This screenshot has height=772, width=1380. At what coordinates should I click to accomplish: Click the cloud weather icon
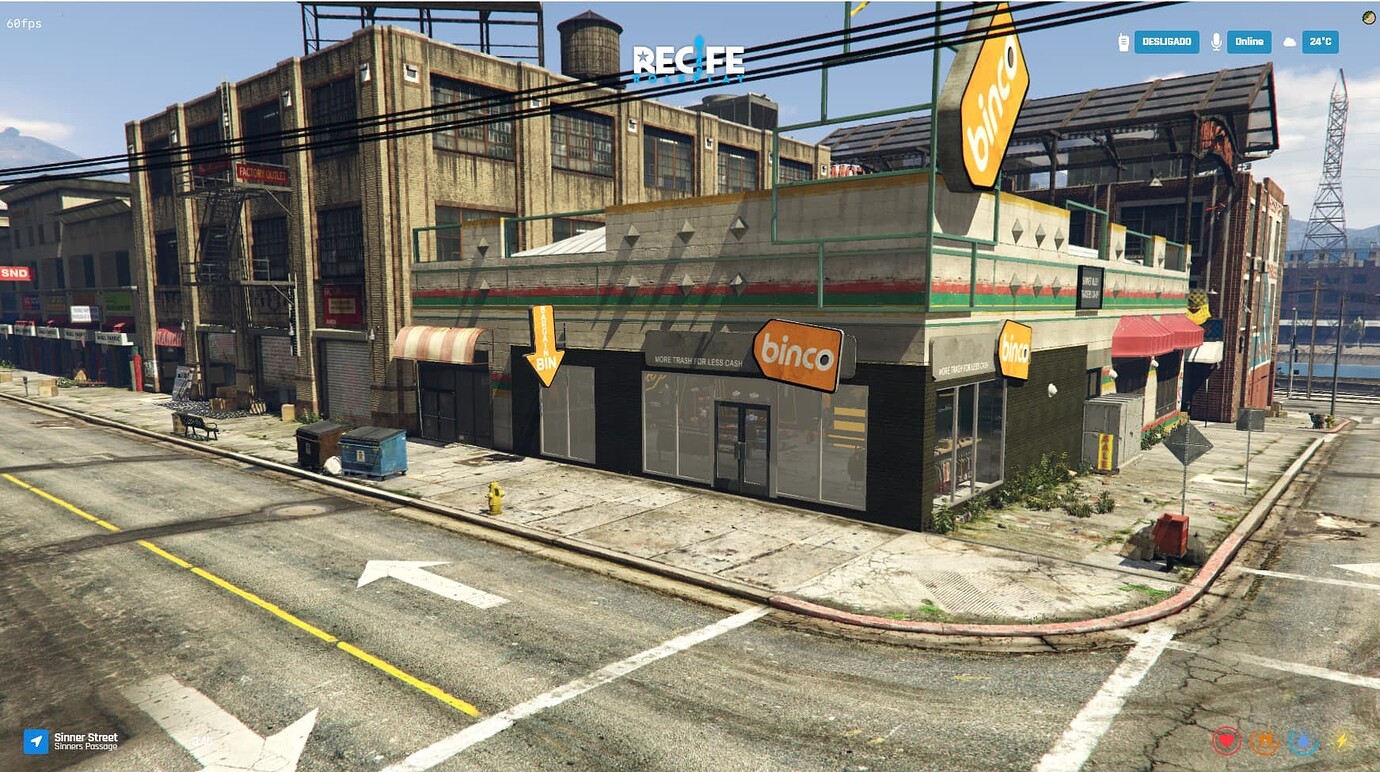(x=1290, y=42)
